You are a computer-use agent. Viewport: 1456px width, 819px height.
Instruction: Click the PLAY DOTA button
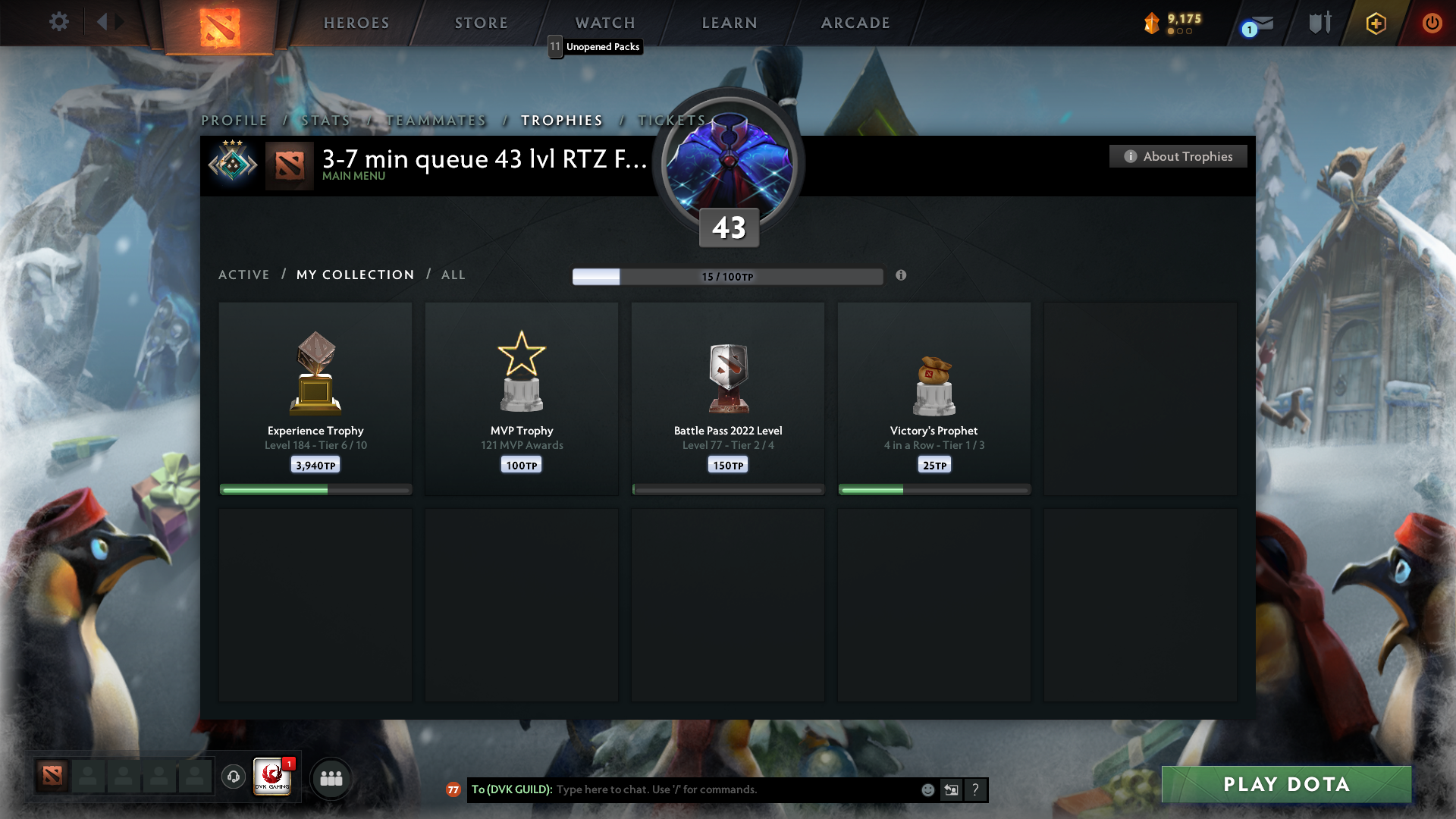point(1286,784)
